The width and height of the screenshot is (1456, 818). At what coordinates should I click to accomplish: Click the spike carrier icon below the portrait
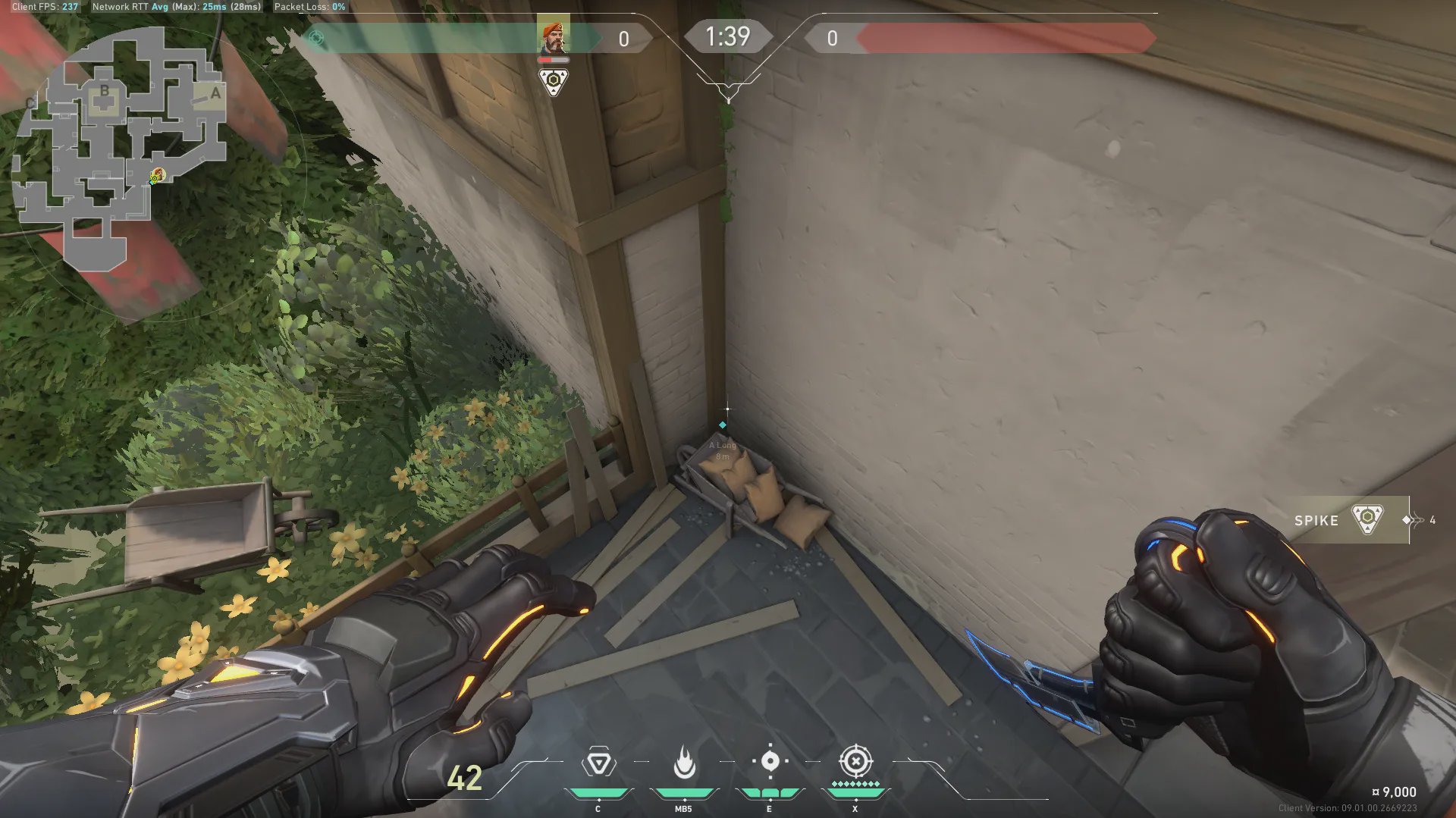pos(554,81)
